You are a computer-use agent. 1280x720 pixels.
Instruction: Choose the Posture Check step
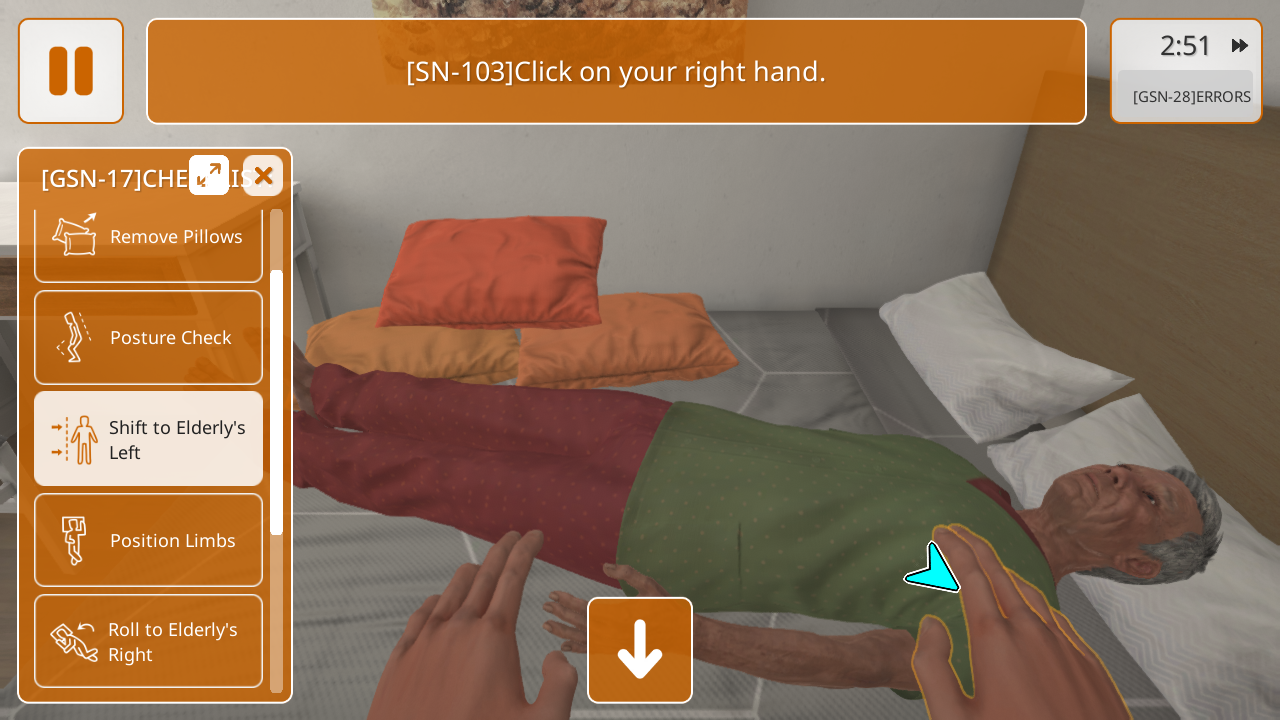tap(148, 338)
